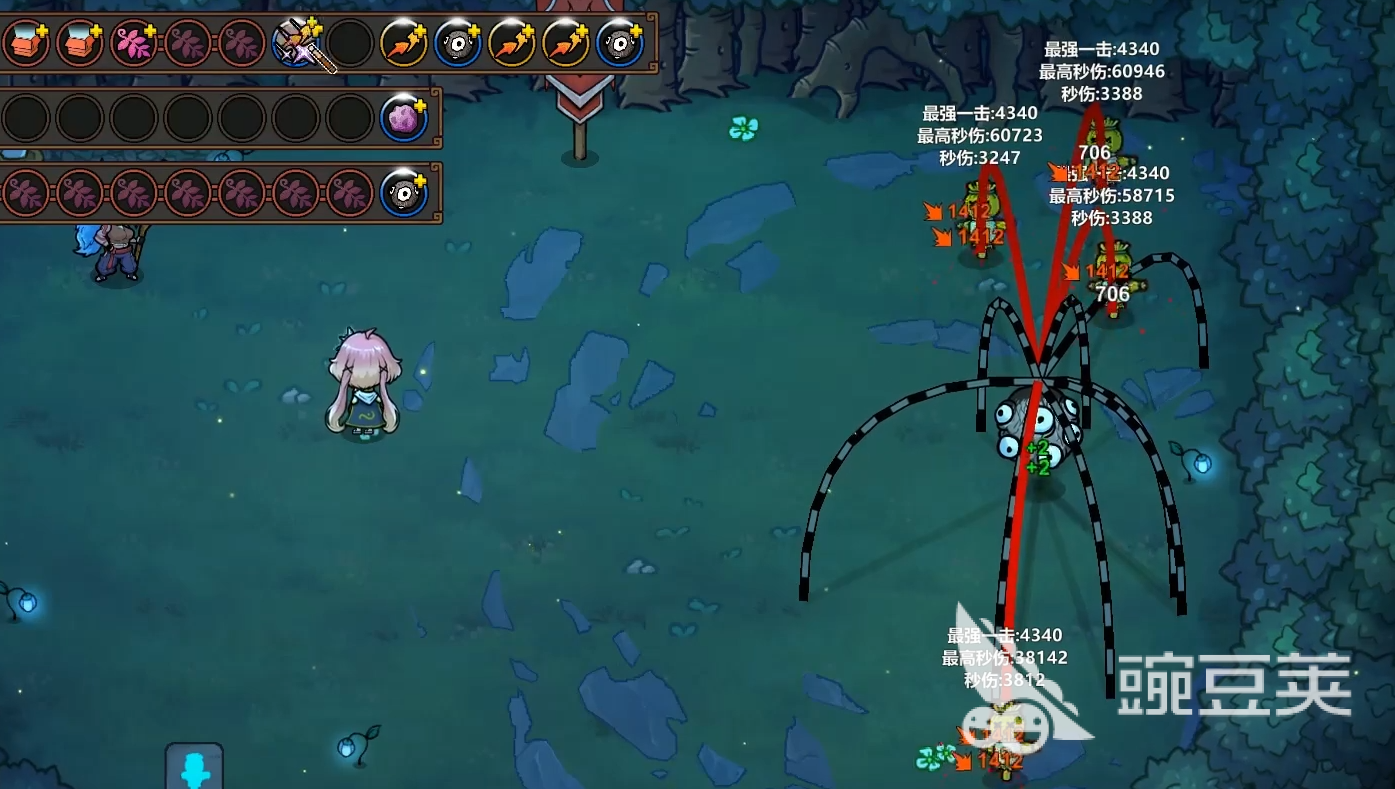Choose the purple rock item slot
This screenshot has height=789, width=1395.
coord(404,119)
